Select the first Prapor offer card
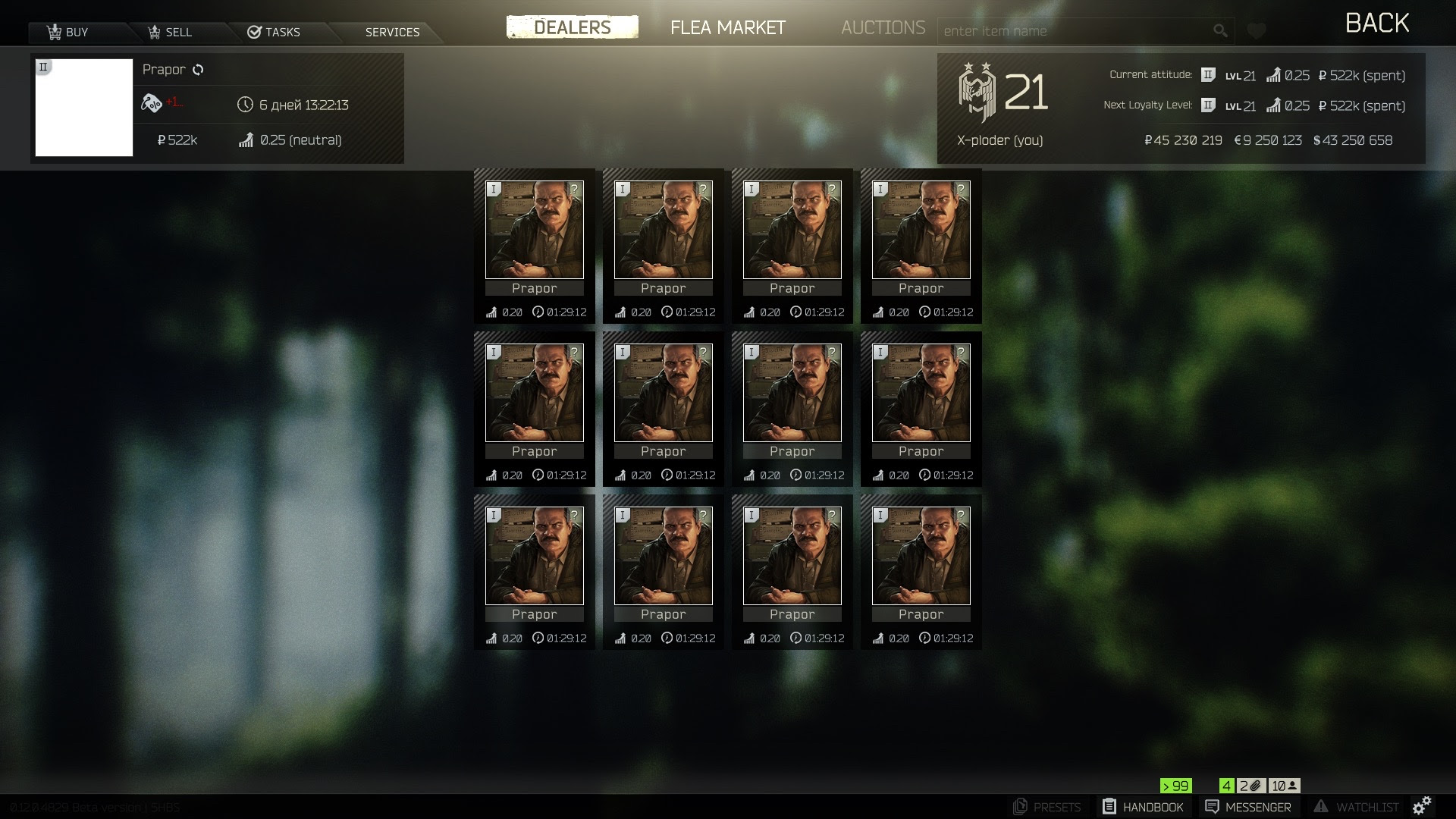1456x819 pixels. (534, 246)
